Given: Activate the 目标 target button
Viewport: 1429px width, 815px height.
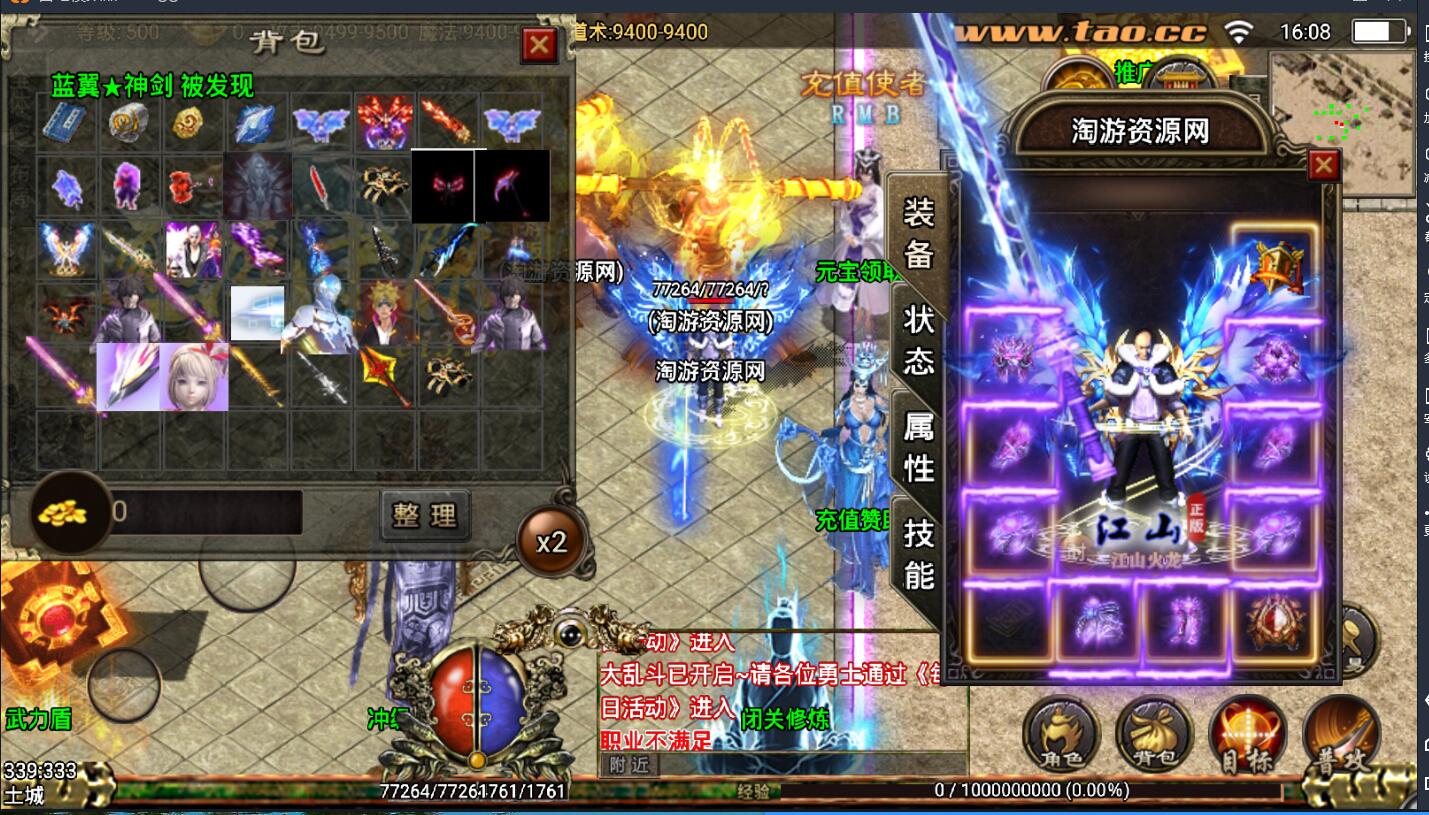Looking at the screenshot, I should pyautogui.click(x=1248, y=737).
